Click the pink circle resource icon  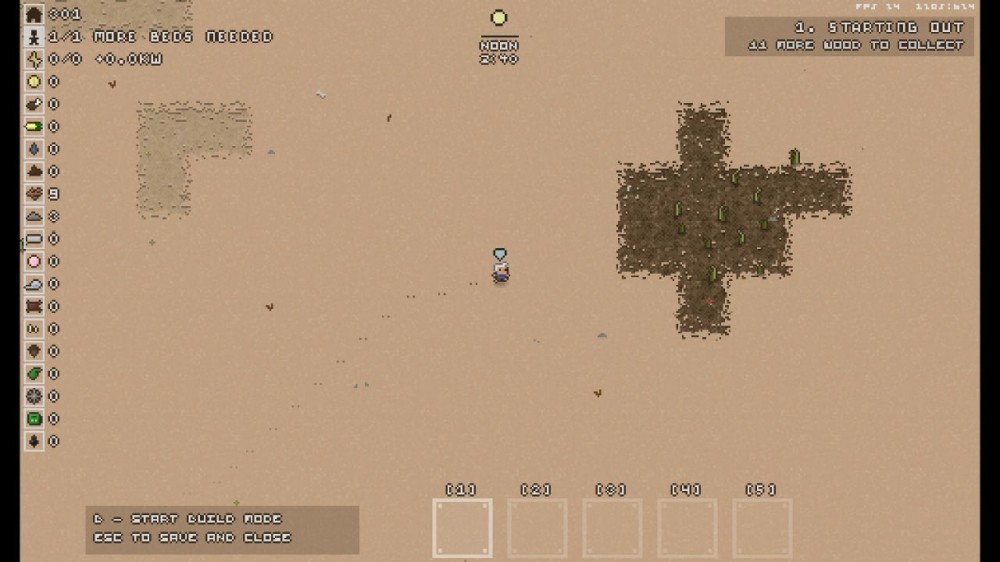[x=34, y=262]
